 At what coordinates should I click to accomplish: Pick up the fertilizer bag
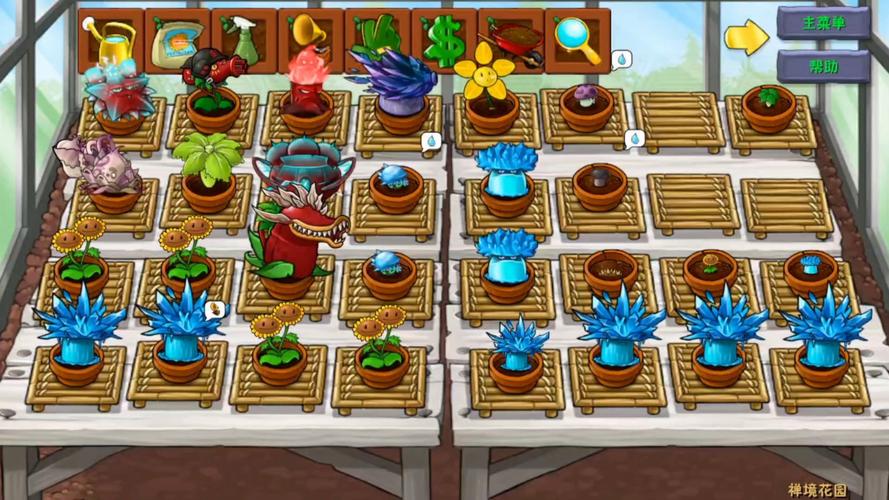(x=177, y=39)
